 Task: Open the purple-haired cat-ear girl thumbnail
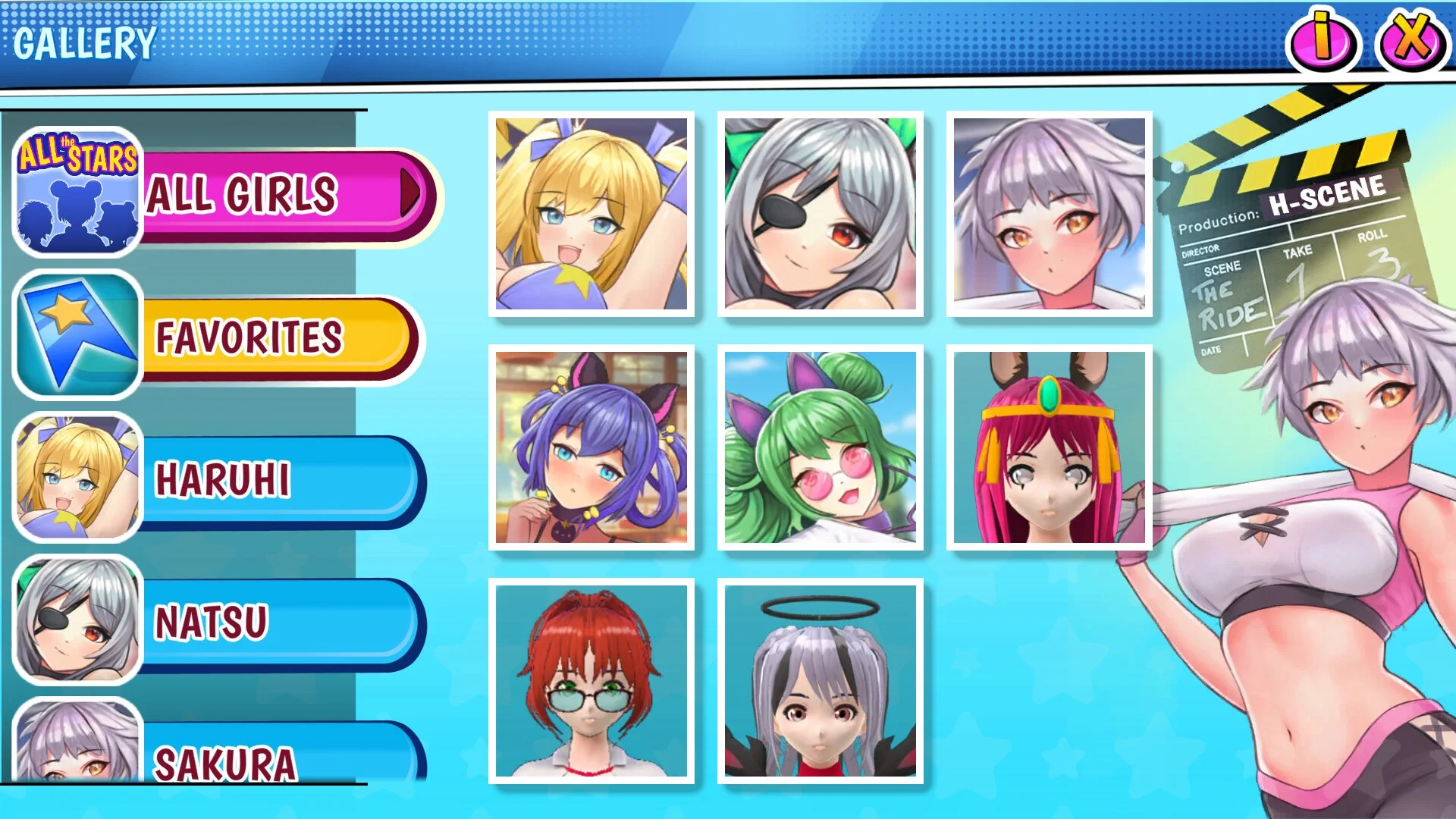tap(591, 447)
